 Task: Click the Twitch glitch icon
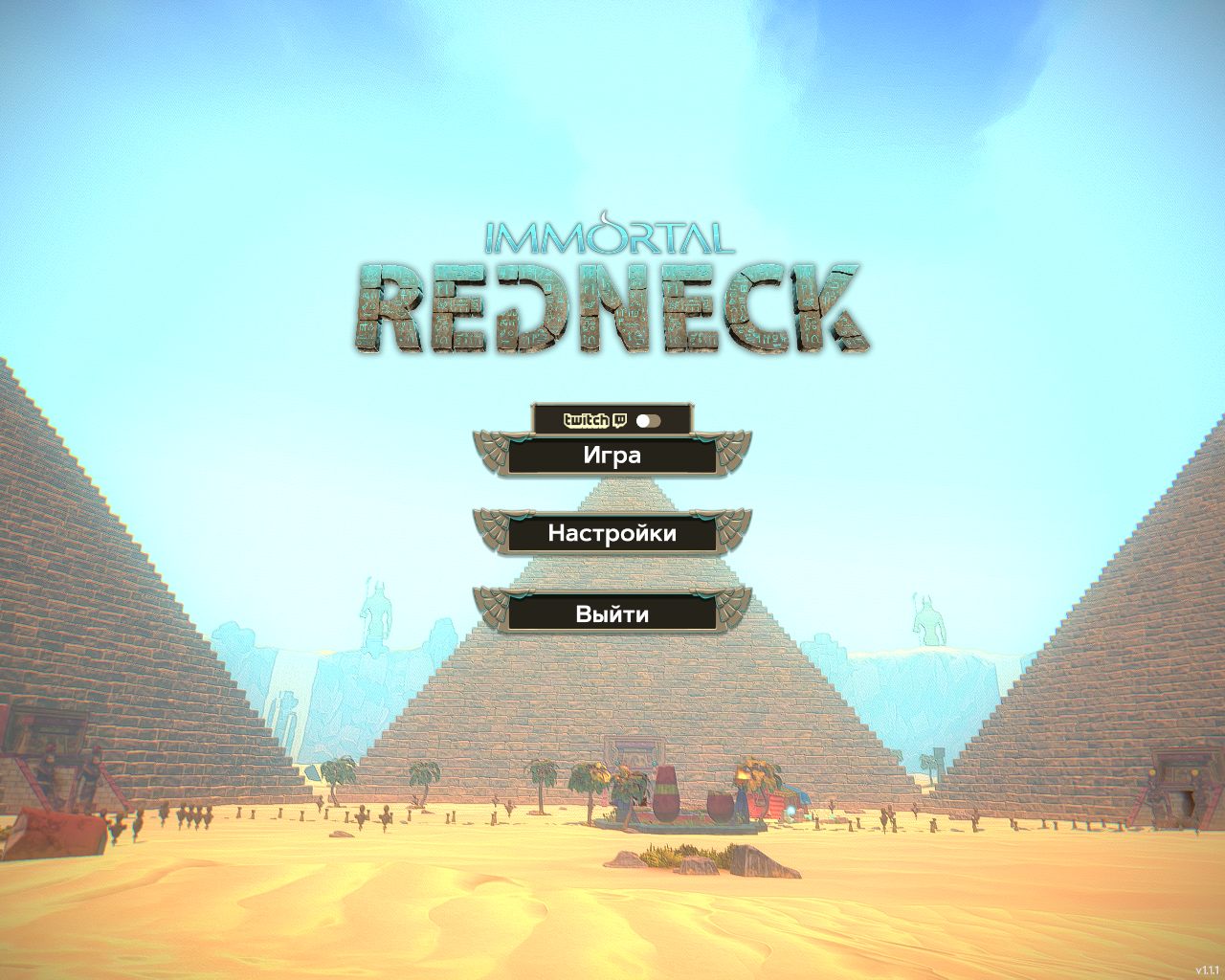tap(620, 421)
